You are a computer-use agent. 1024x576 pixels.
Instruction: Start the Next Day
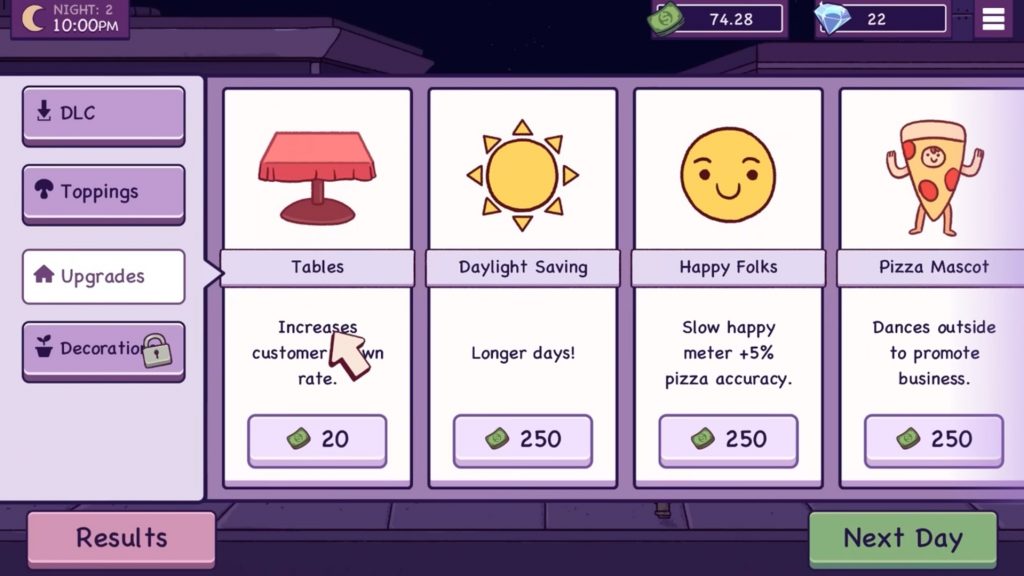[x=902, y=538]
